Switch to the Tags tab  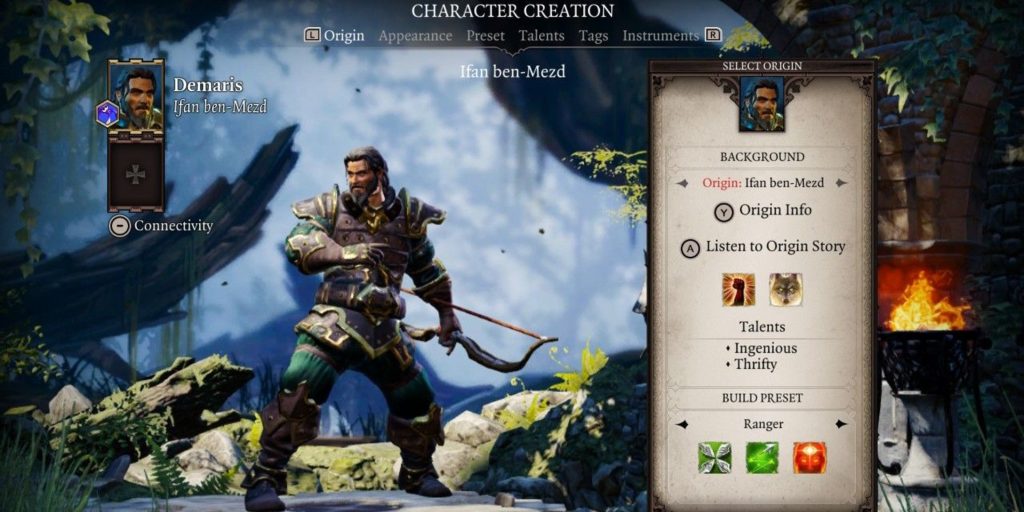tap(593, 36)
